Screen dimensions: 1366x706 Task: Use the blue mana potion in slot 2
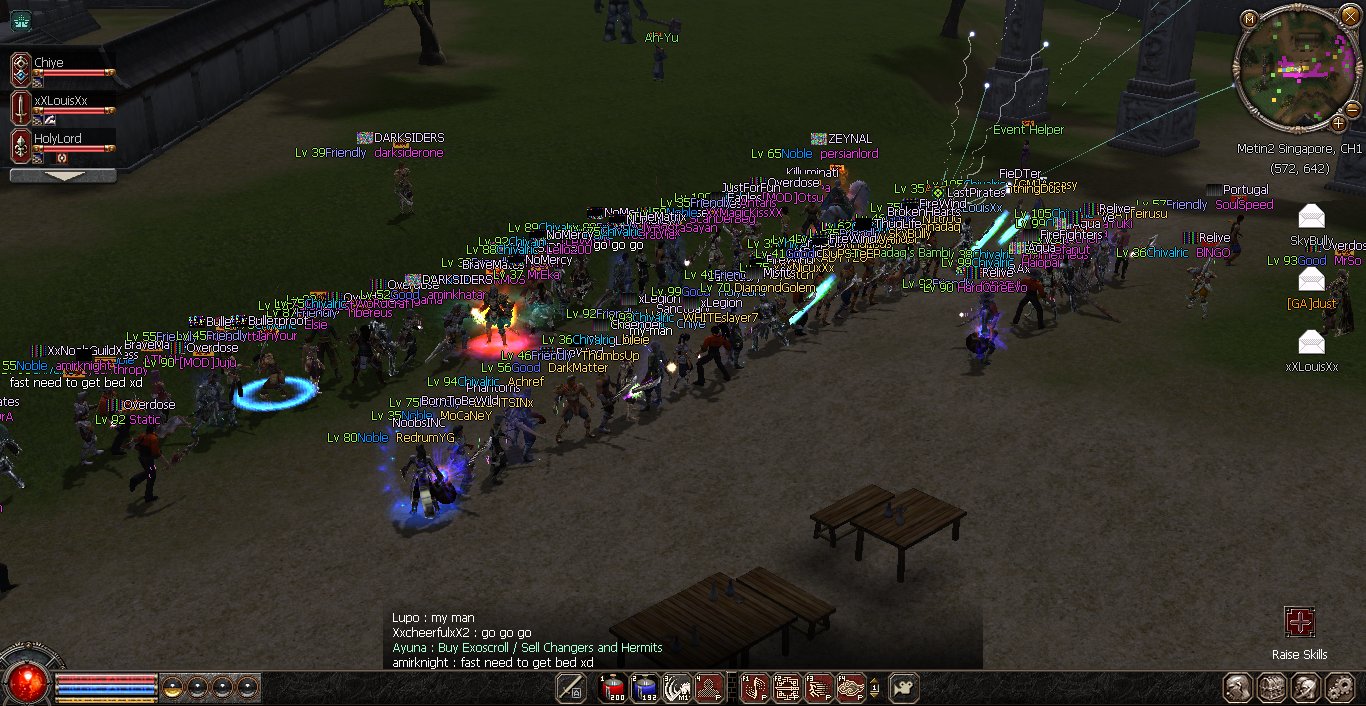pyautogui.click(x=645, y=688)
